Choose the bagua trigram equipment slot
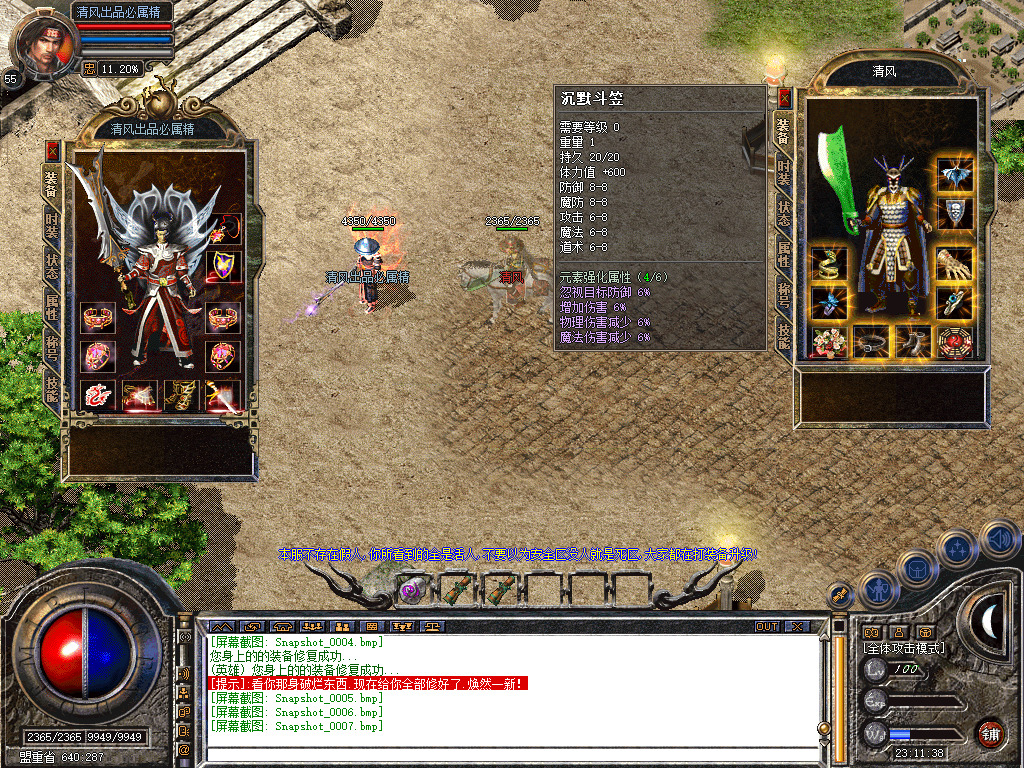Image resolution: width=1024 pixels, height=768 pixels. pos(955,342)
